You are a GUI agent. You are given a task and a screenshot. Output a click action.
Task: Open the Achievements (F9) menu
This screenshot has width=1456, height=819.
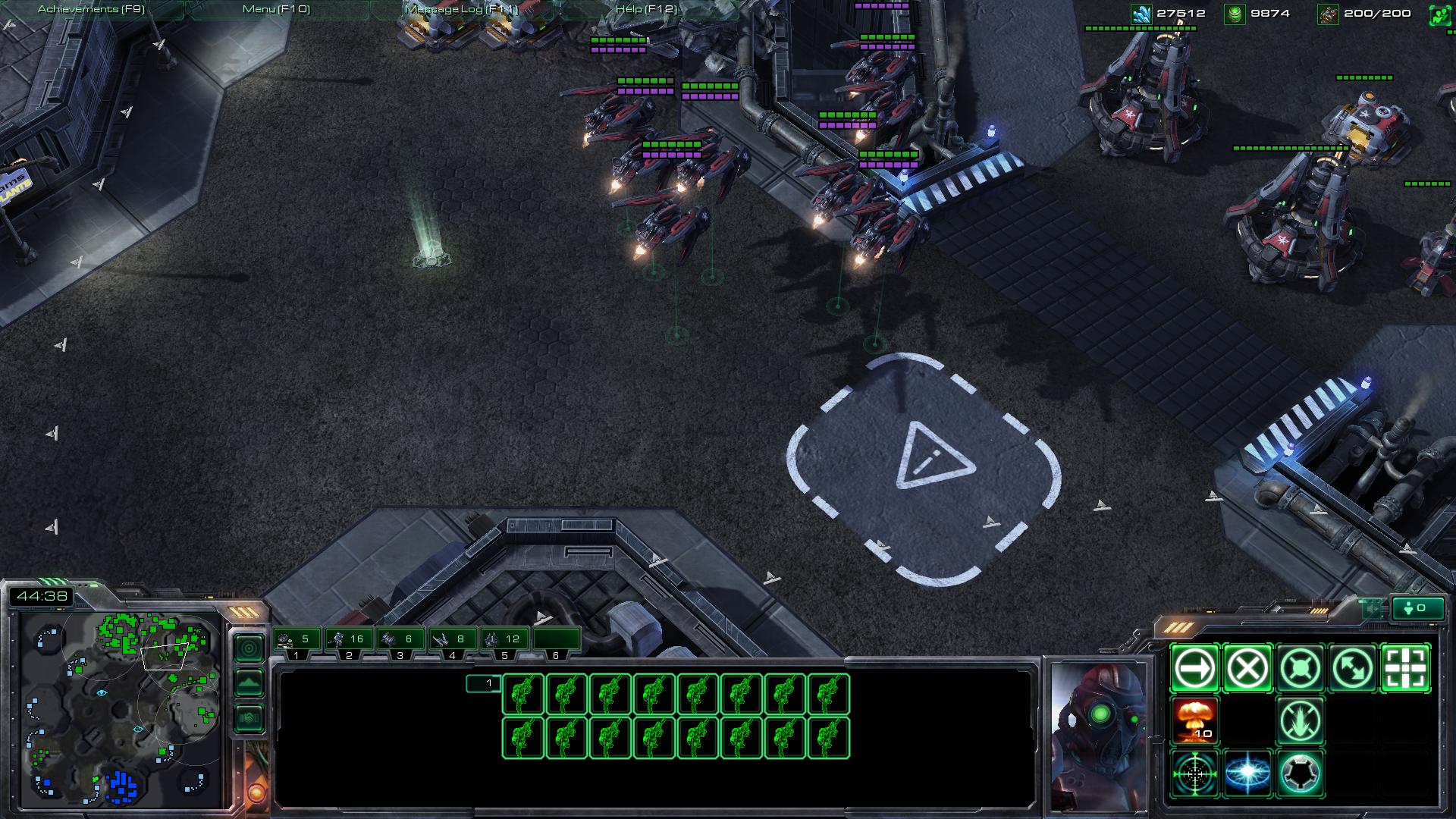tap(91, 9)
